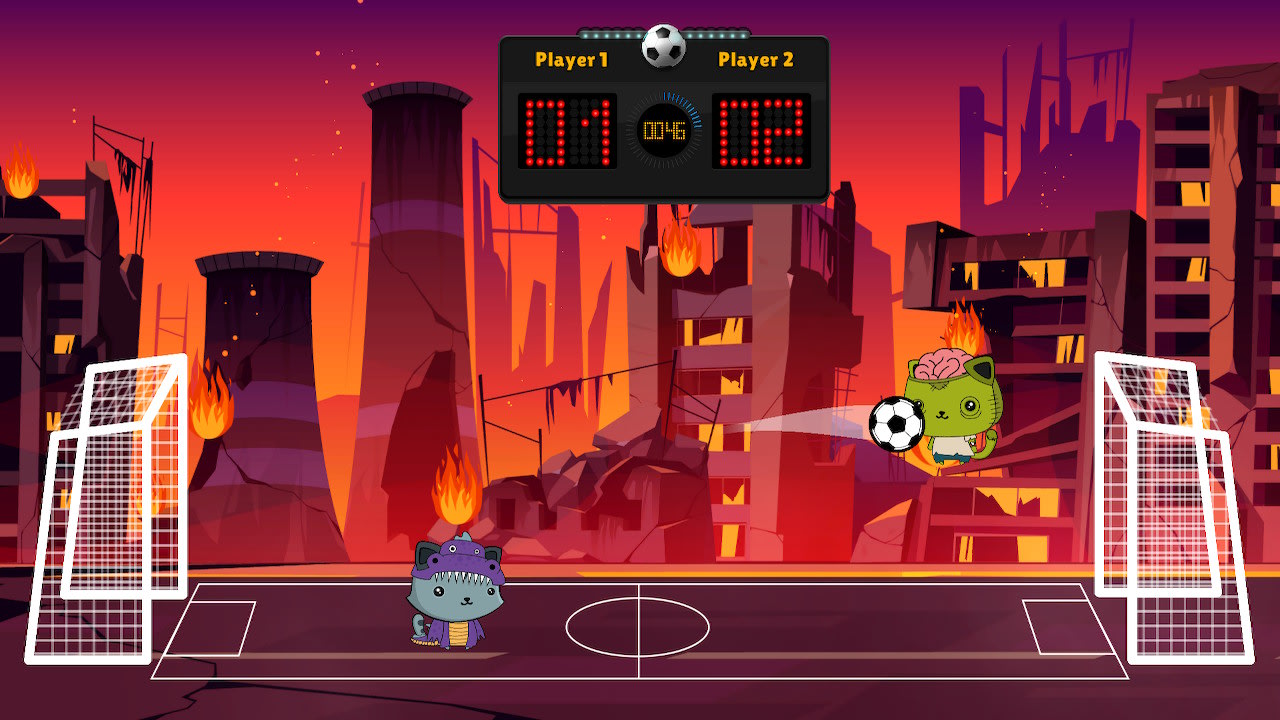Select the soccer ball in mid-air

point(896,423)
